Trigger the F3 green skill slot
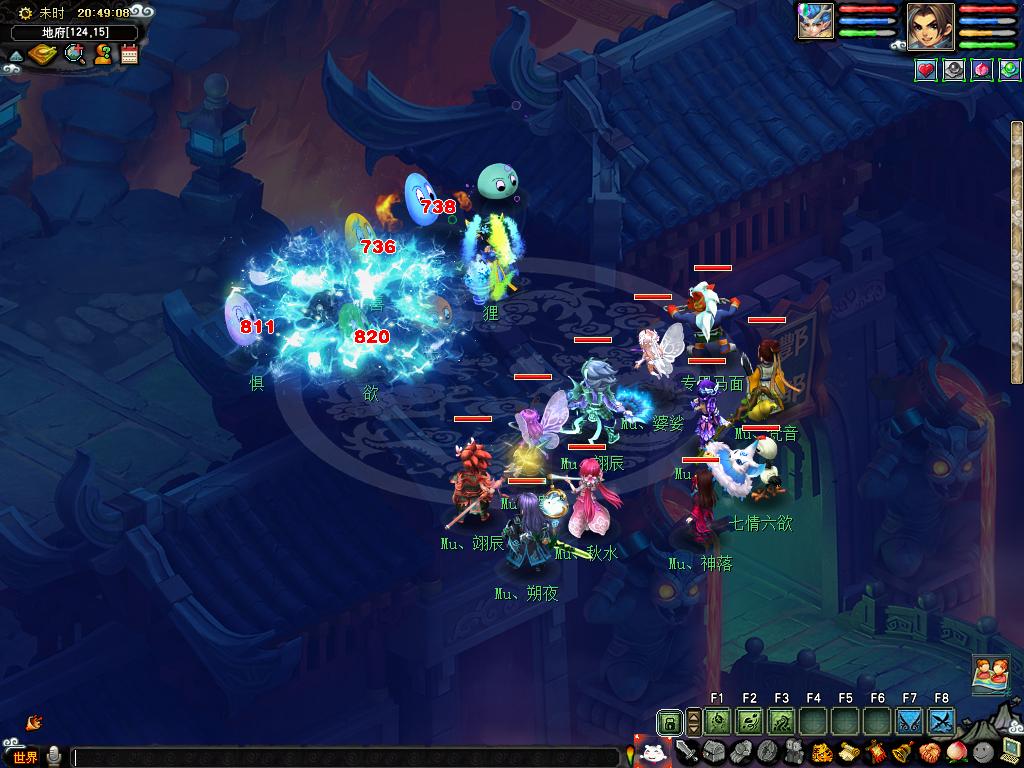The image size is (1024, 768). pyautogui.click(x=781, y=721)
